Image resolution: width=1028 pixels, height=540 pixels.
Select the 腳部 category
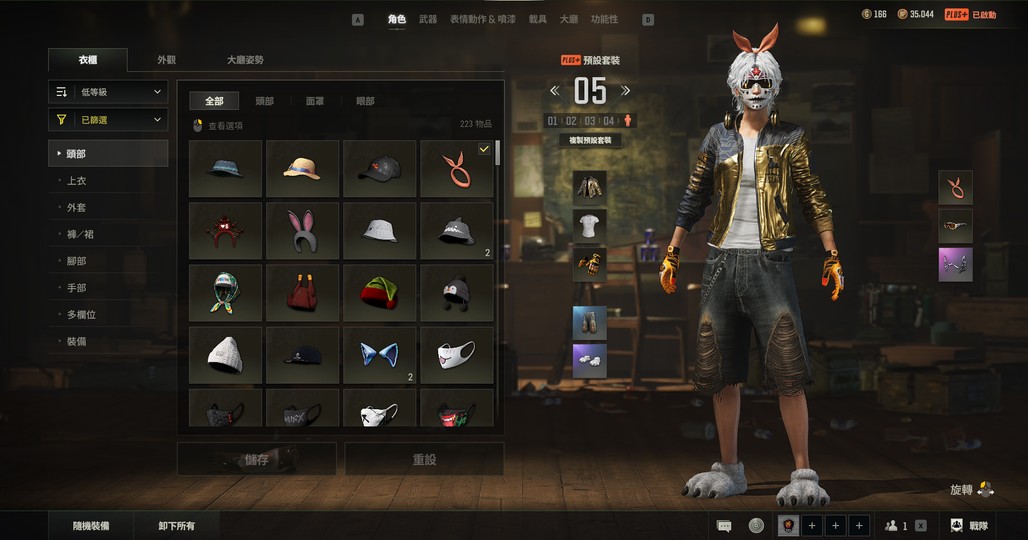click(x=77, y=261)
